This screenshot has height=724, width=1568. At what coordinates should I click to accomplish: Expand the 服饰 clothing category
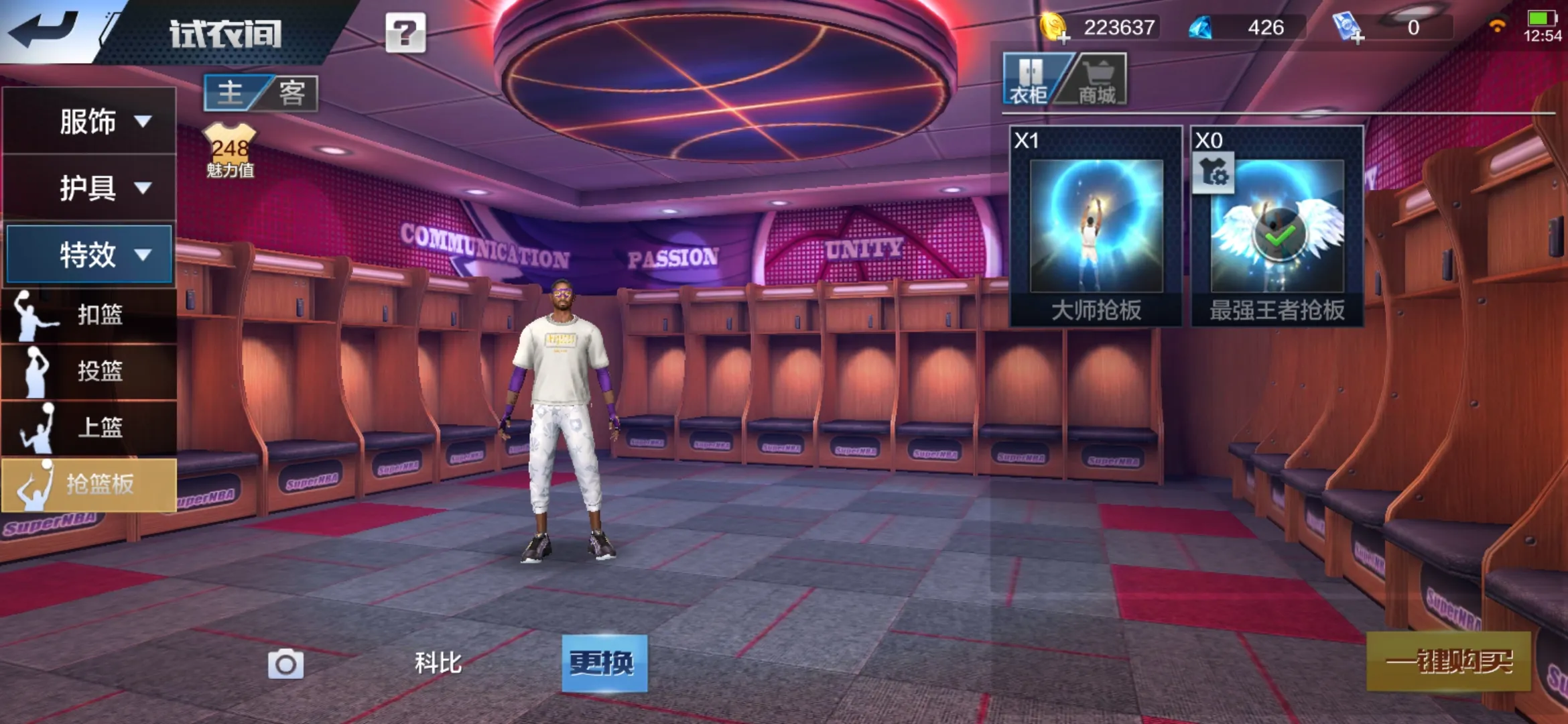pyautogui.click(x=89, y=121)
